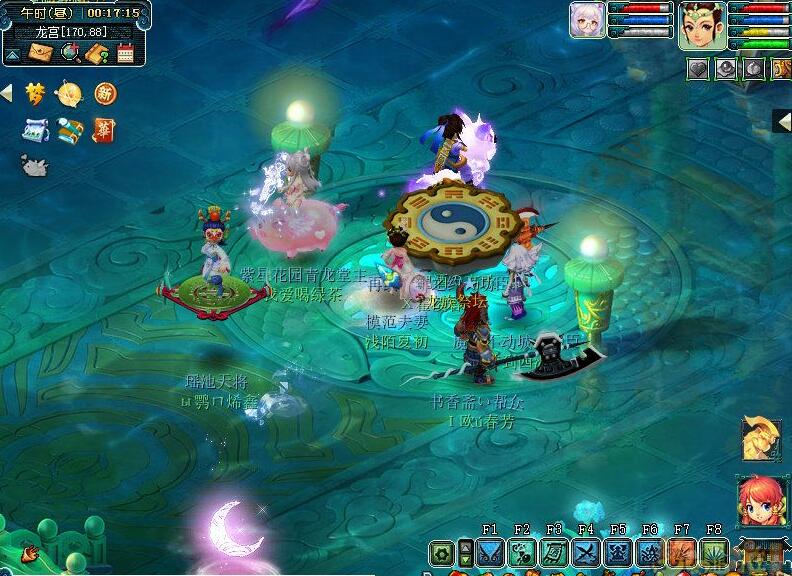Open the green gear settings button
The width and height of the screenshot is (792, 576).
pos(441,552)
